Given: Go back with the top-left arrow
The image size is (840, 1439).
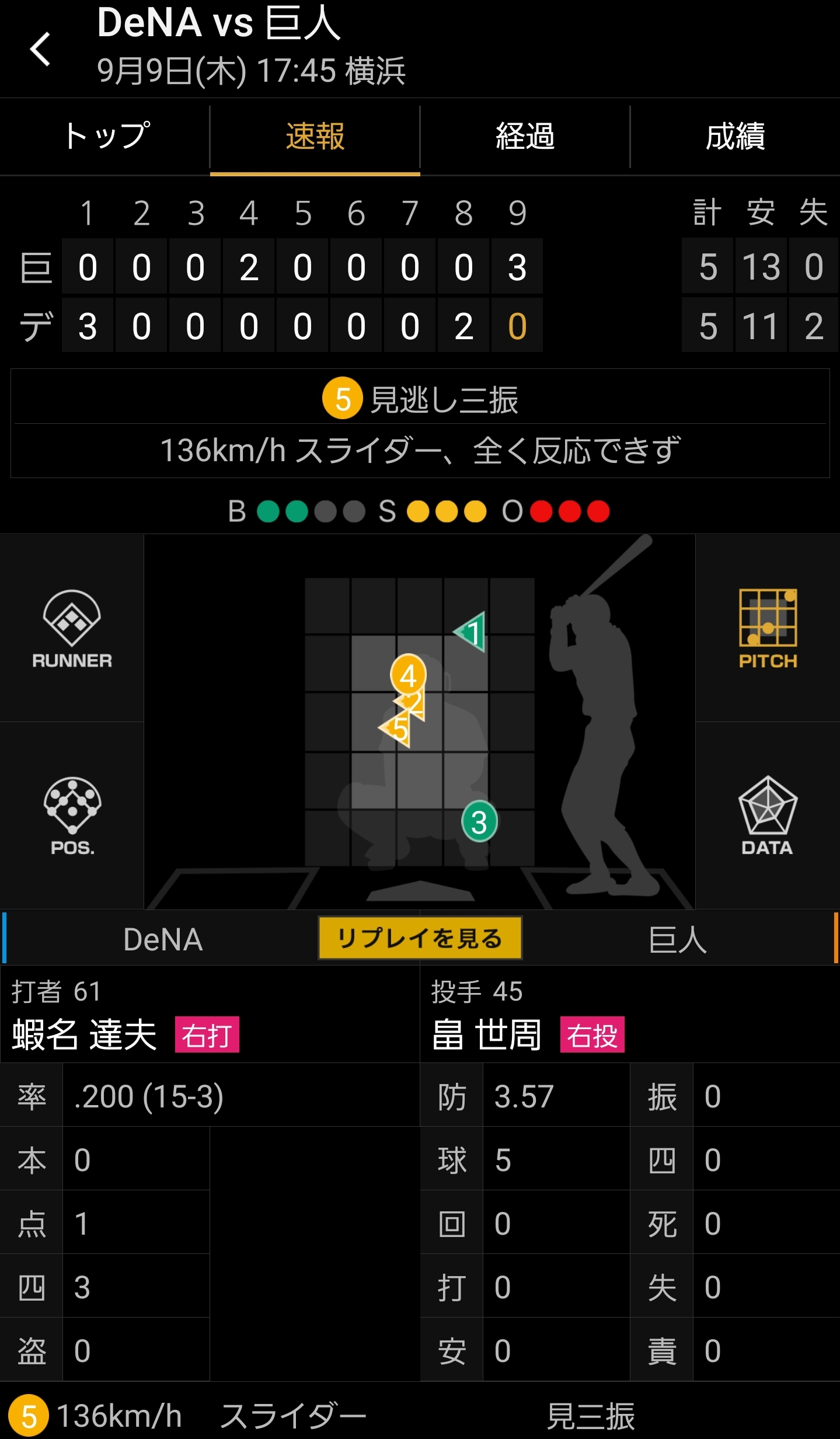Looking at the screenshot, I should (40, 49).
